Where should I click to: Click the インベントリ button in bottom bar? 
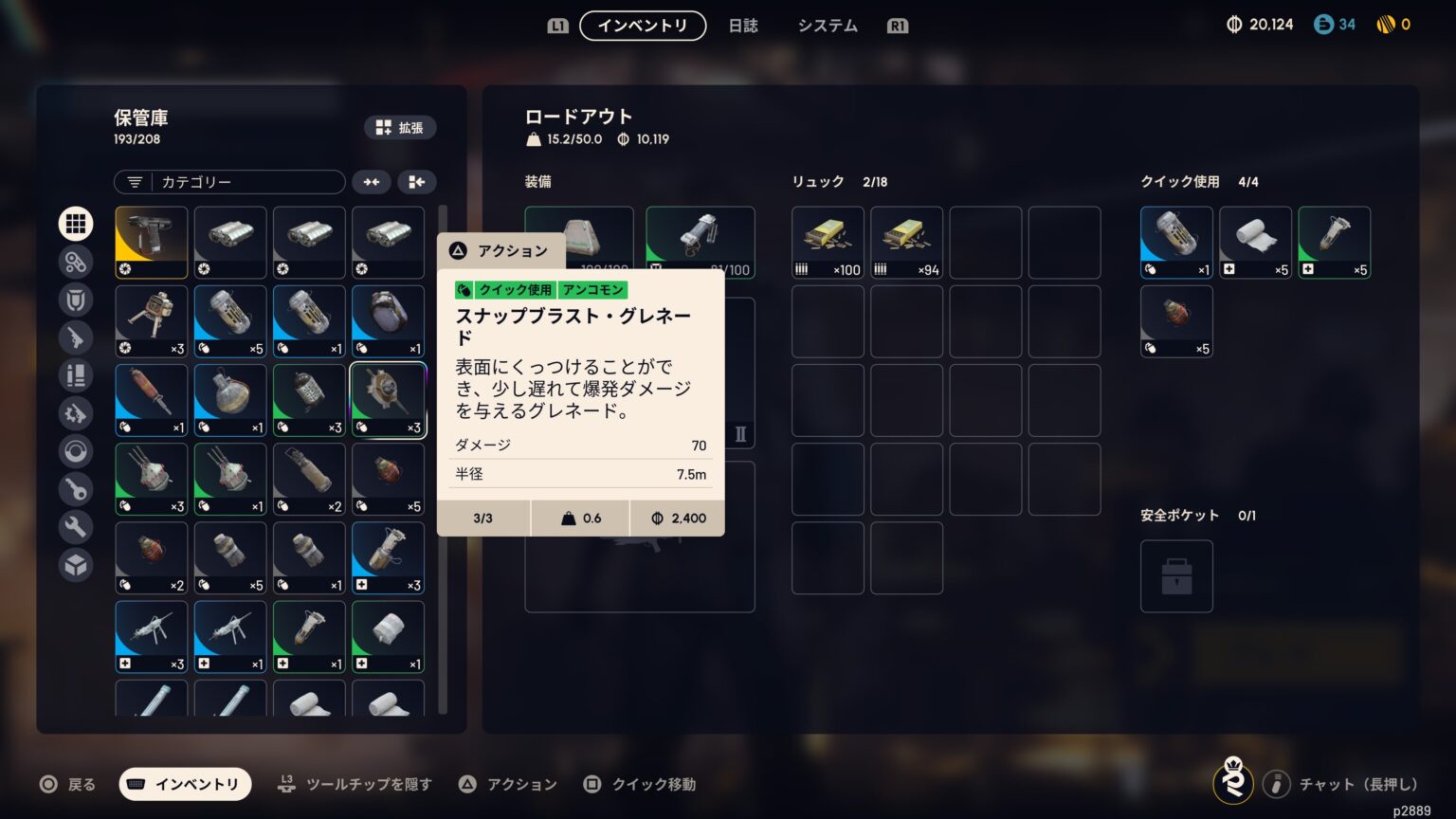[x=185, y=784]
